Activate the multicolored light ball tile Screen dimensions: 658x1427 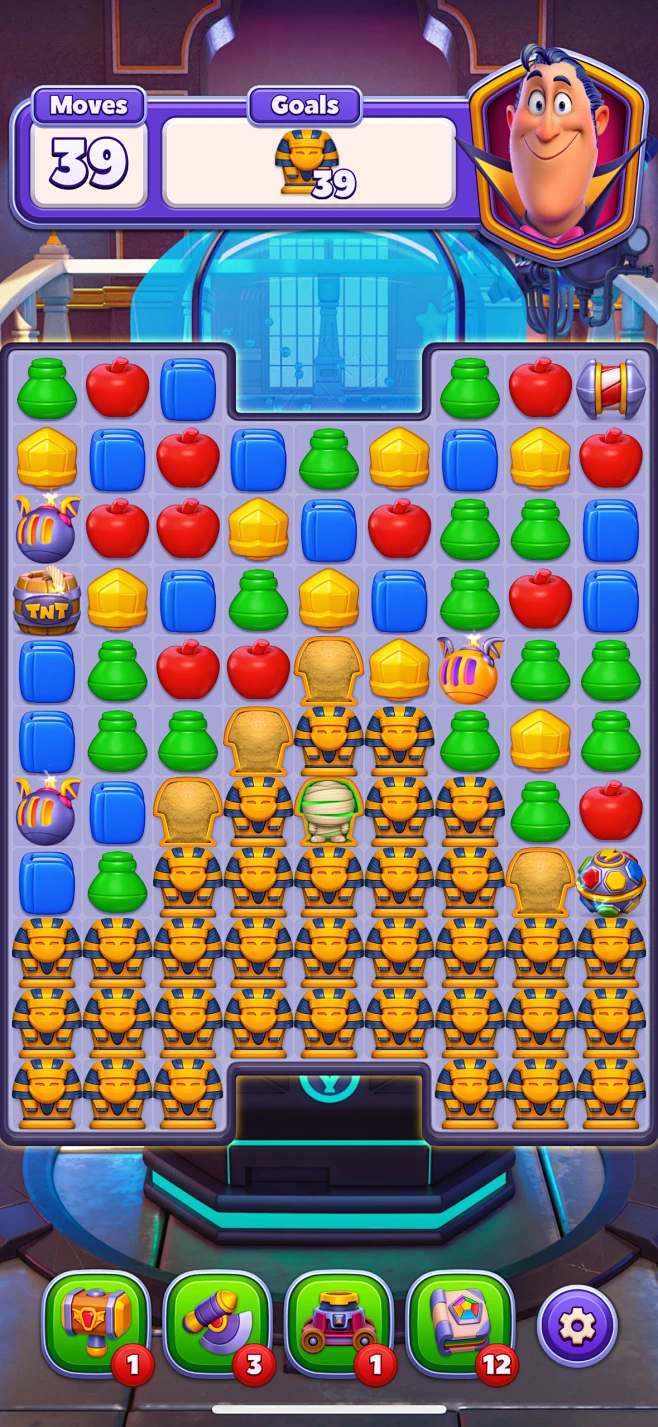point(611,881)
